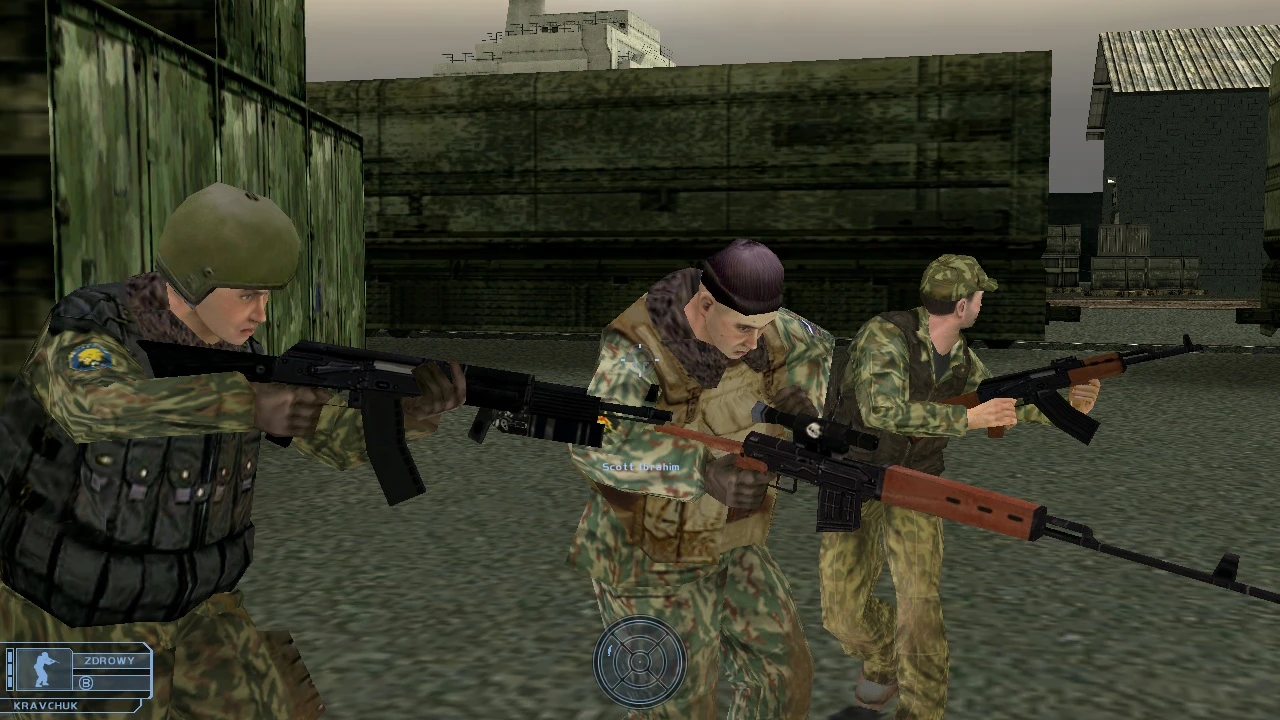Click the (B) squad indicator icon

pyautogui.click(x=85, y=683)
